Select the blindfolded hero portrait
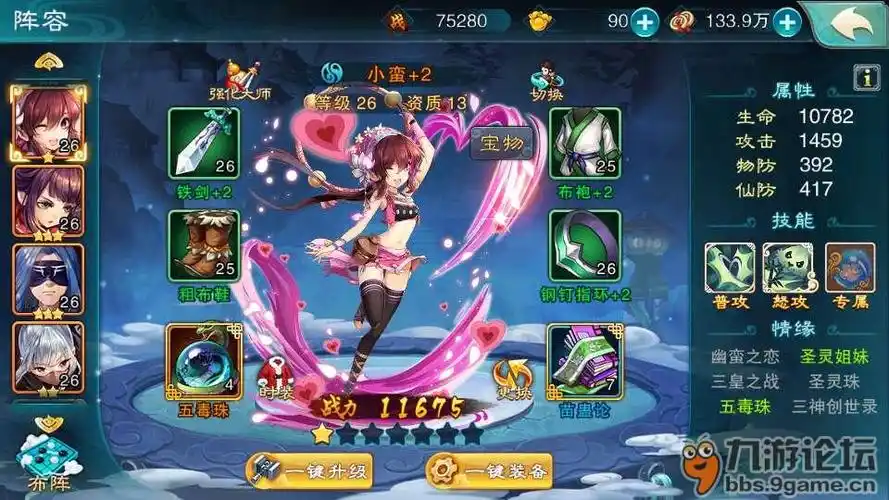 point(47,279)
